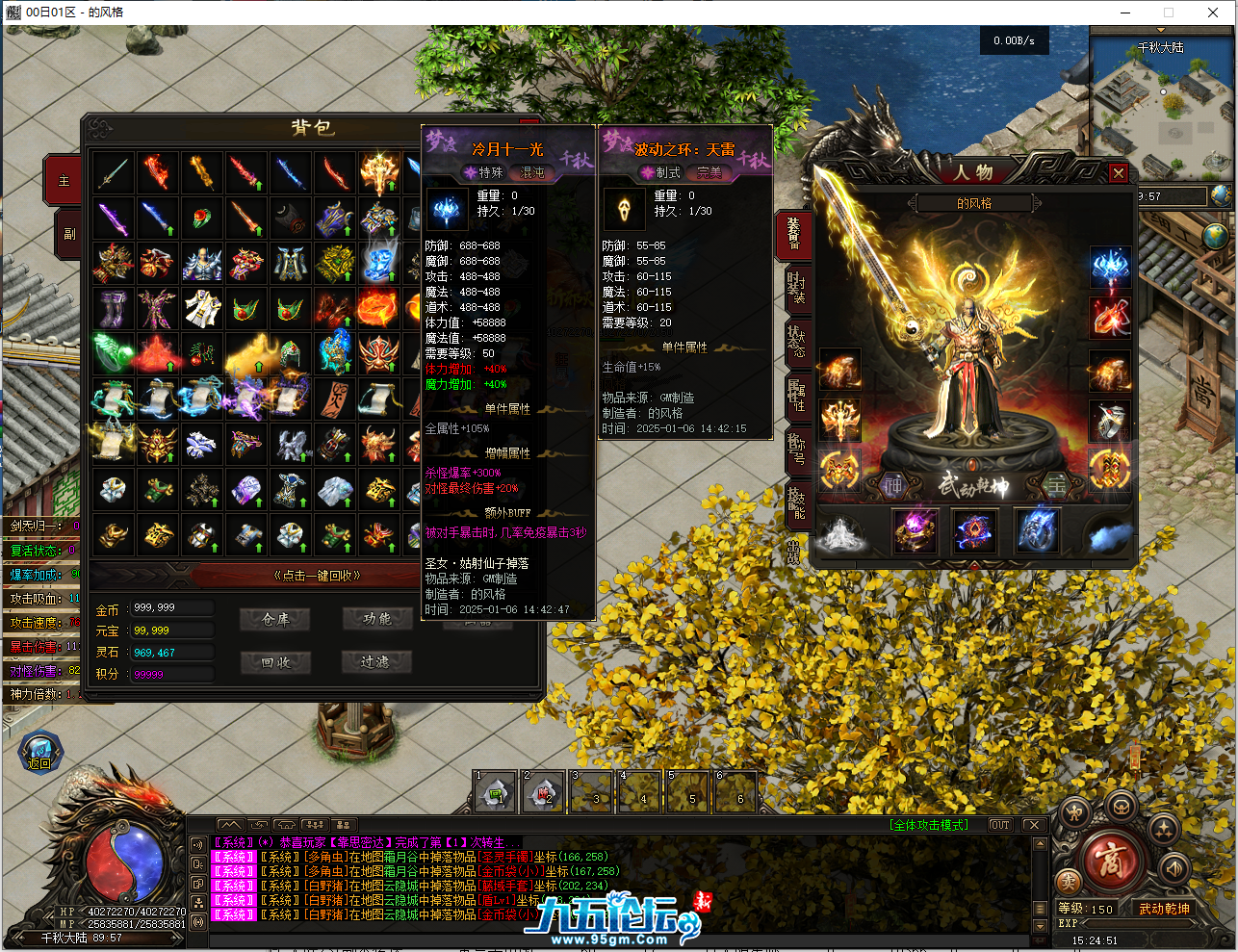The width and height of the screenshot is (1238, 952).
Task: Toggle the speaker sound button
Action: point(1174,868)
